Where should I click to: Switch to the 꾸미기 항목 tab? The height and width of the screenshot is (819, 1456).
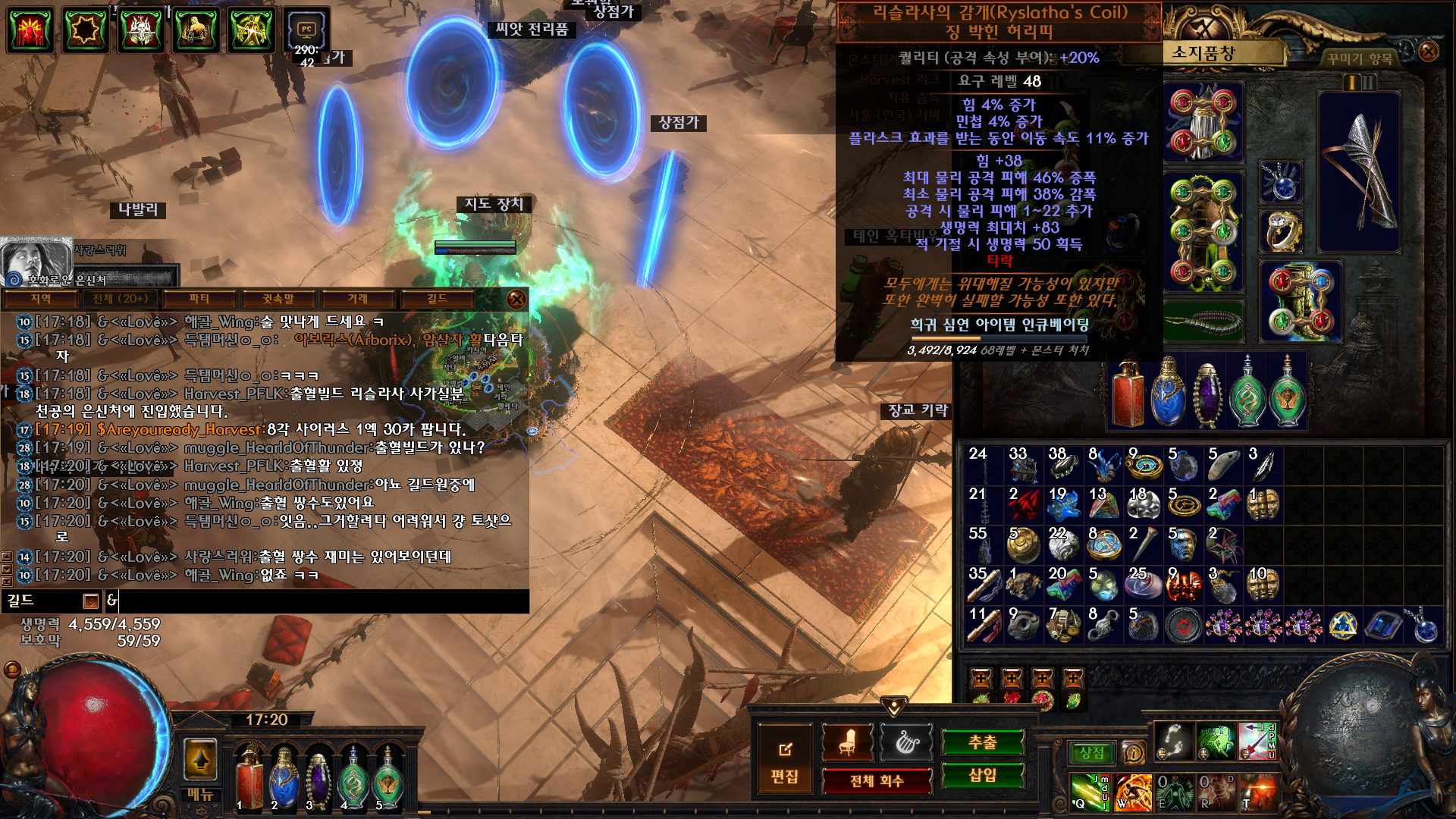[1359, 58]
